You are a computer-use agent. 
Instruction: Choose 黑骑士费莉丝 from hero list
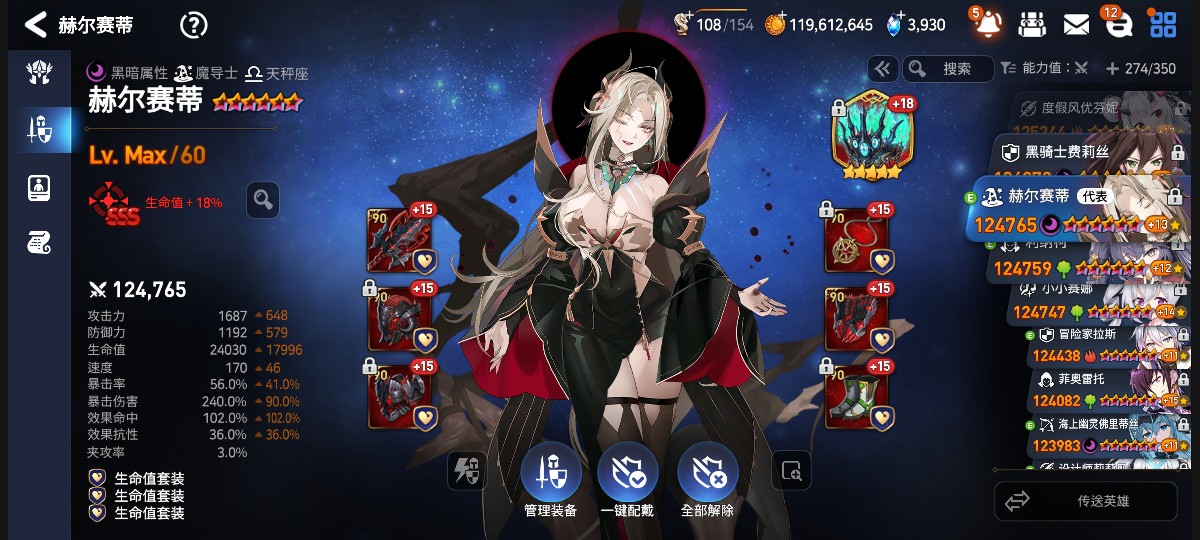1085,152
